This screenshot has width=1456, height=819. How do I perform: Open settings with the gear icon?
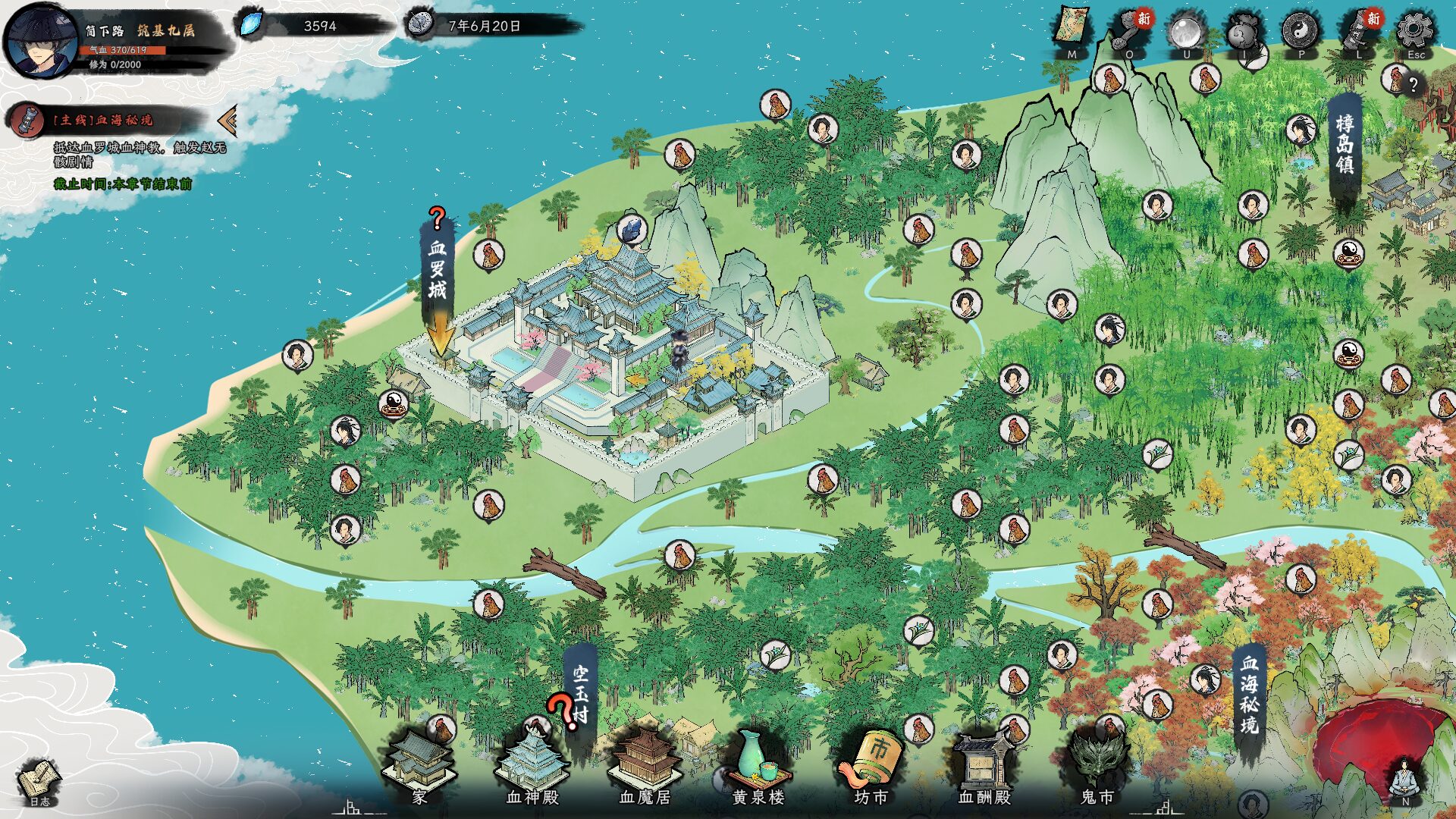[x=1415, y=30]
